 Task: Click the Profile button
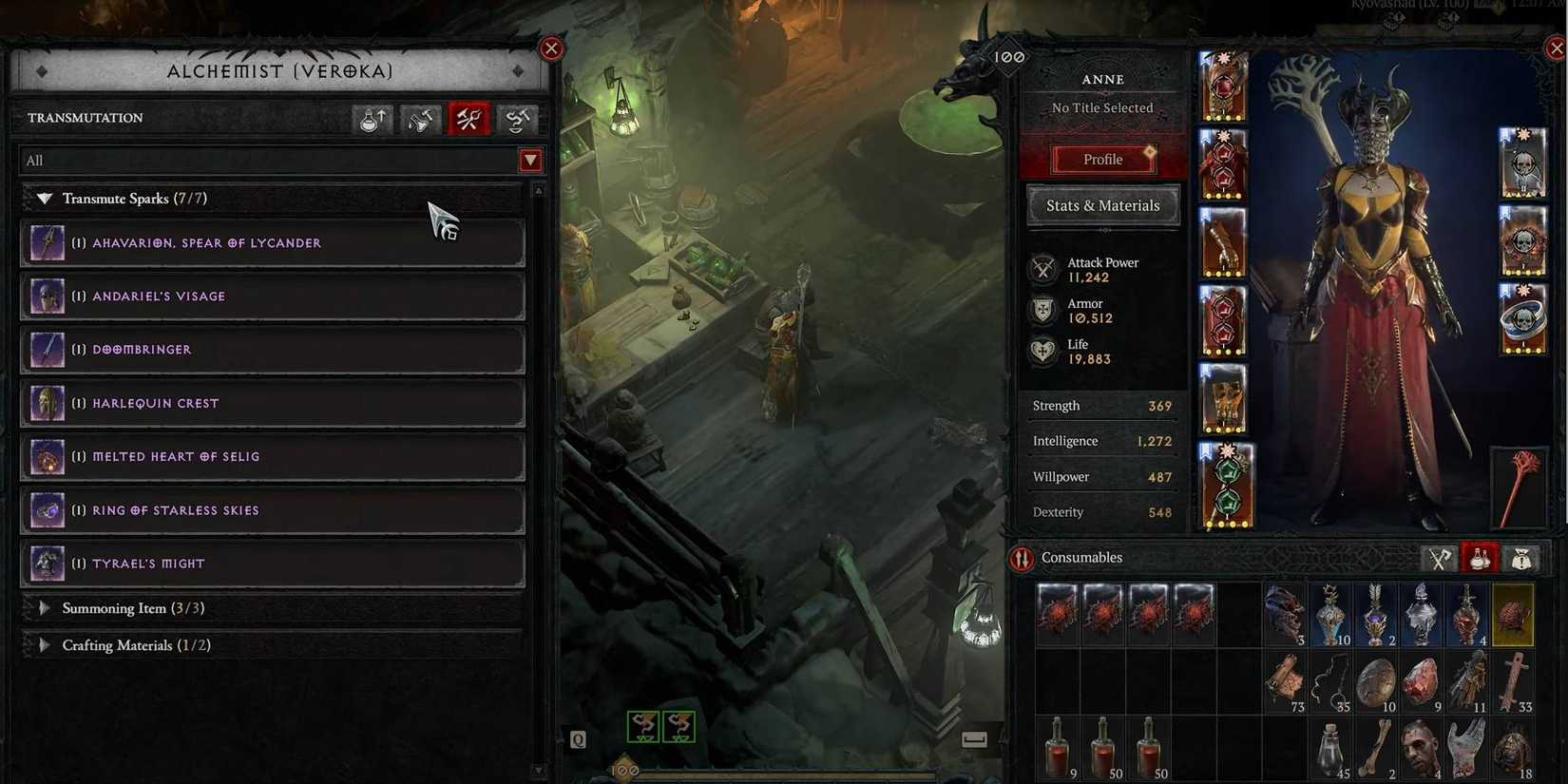coord(1101,159)
